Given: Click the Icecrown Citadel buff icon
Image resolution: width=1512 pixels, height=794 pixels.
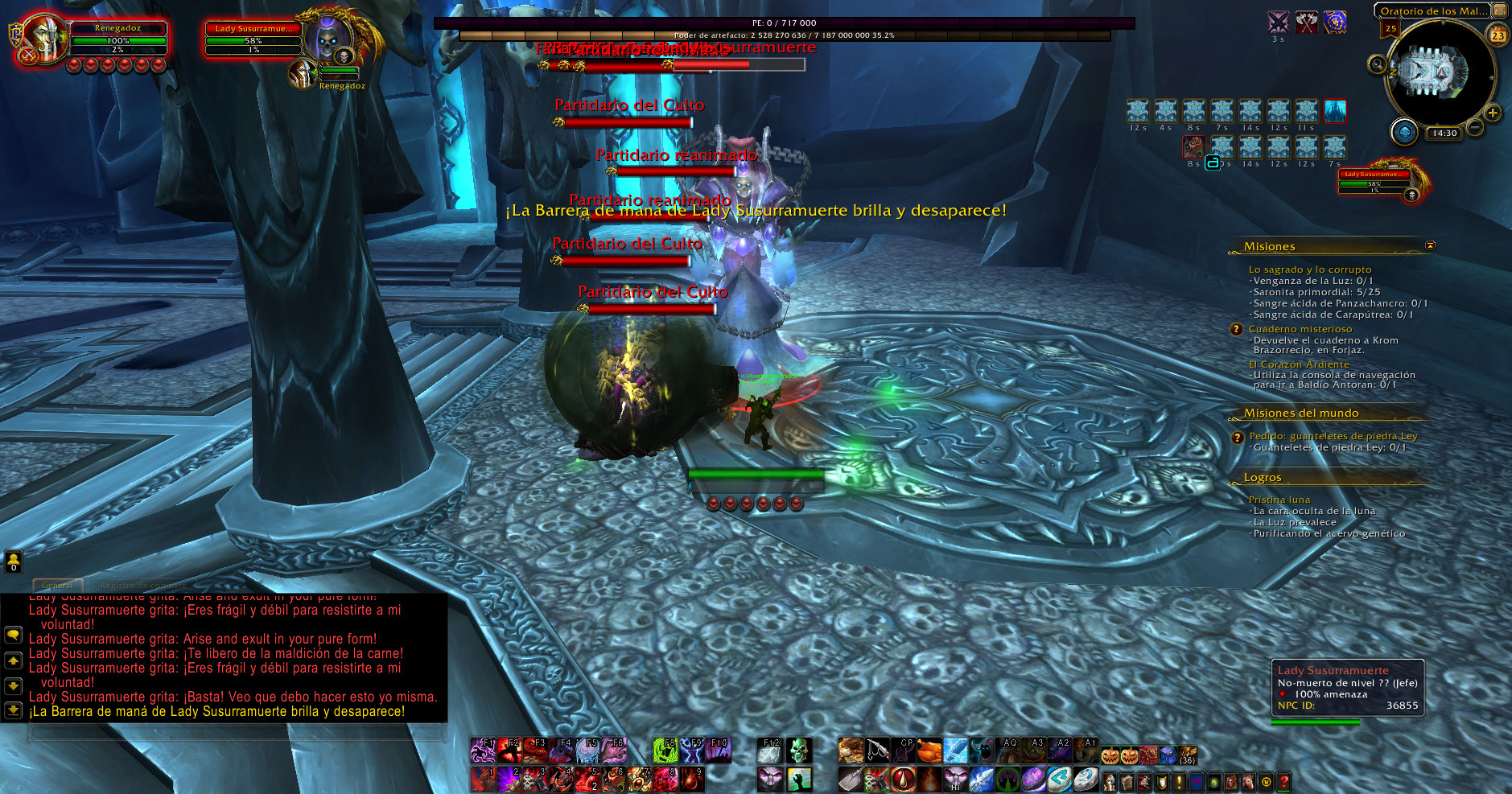Looking at the screenshot, I should (x=1335, y=110).
